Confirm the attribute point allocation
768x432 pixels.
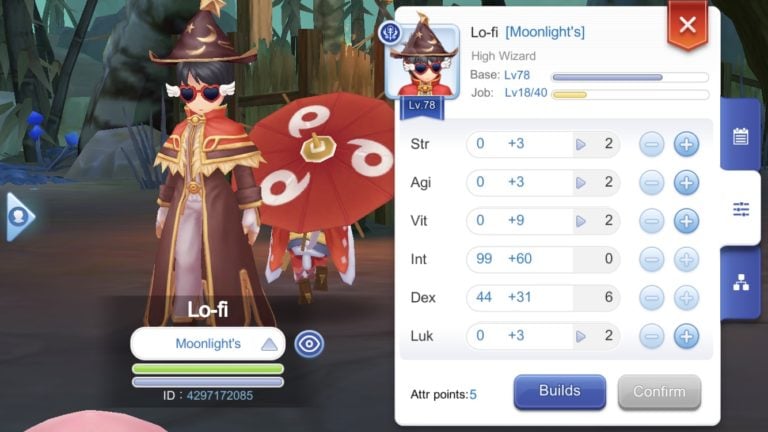(x=659, y=392)
